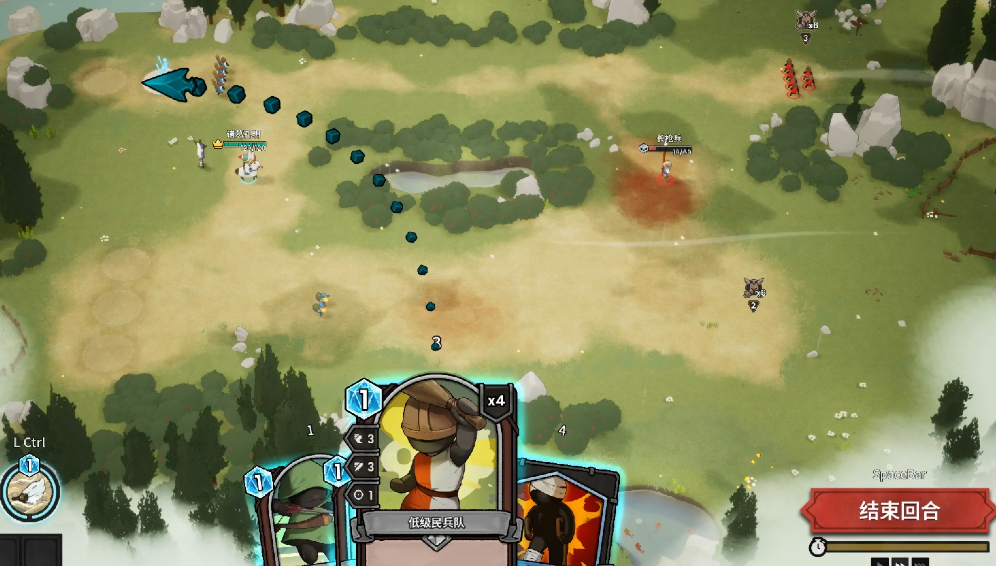
Task: End the turn with the 结束回合 button
Action: (x=899, y=511)
